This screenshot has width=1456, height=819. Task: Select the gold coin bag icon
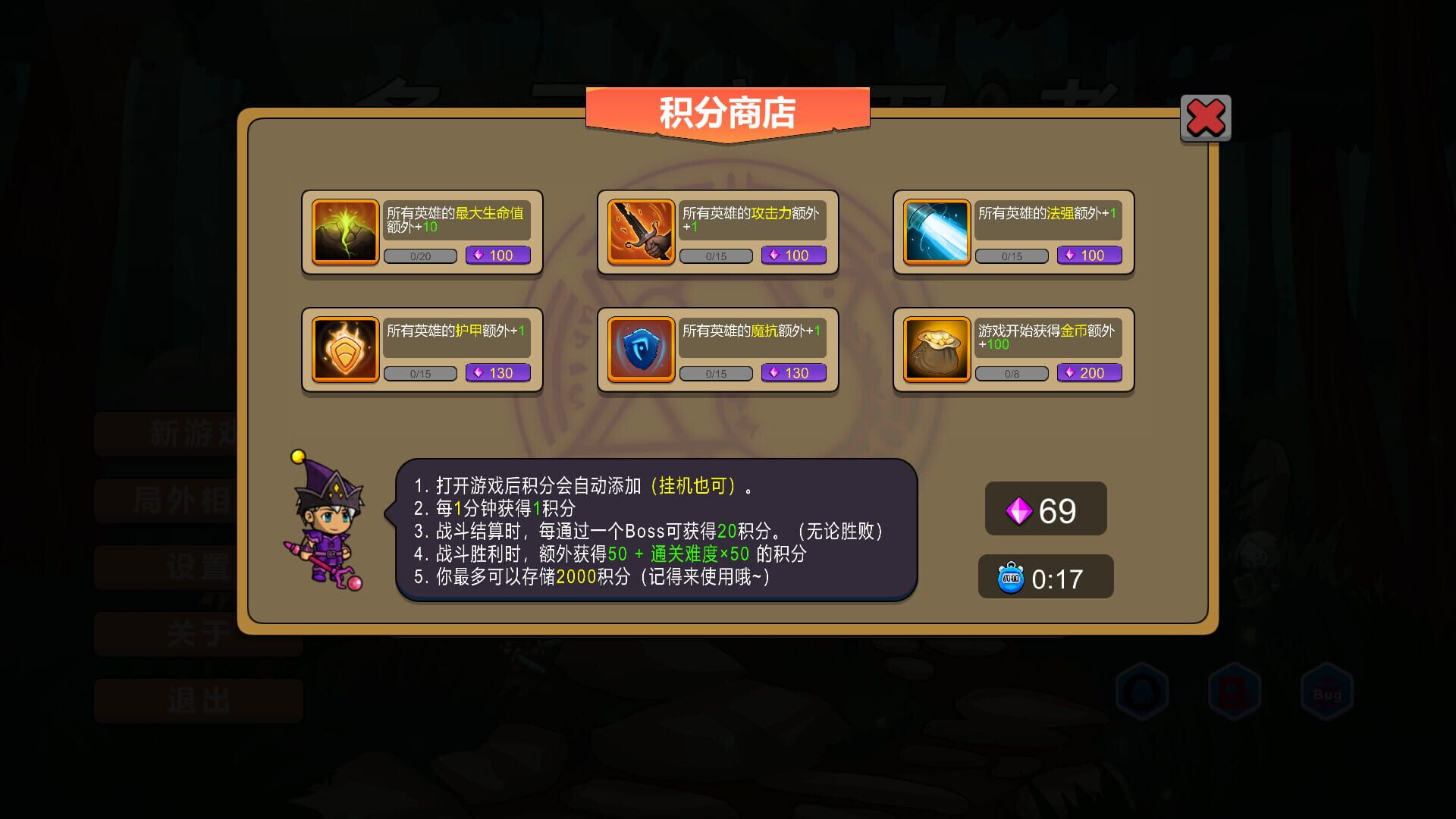pyautogui.click(x=935, y=349)
